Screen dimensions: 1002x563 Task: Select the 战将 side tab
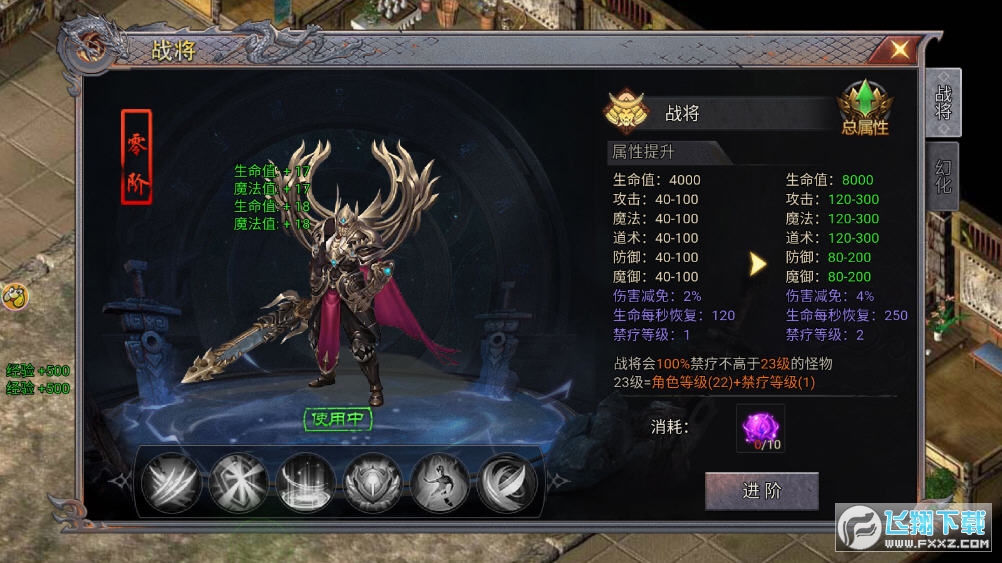pyautogui.click(x=943, y=102)
